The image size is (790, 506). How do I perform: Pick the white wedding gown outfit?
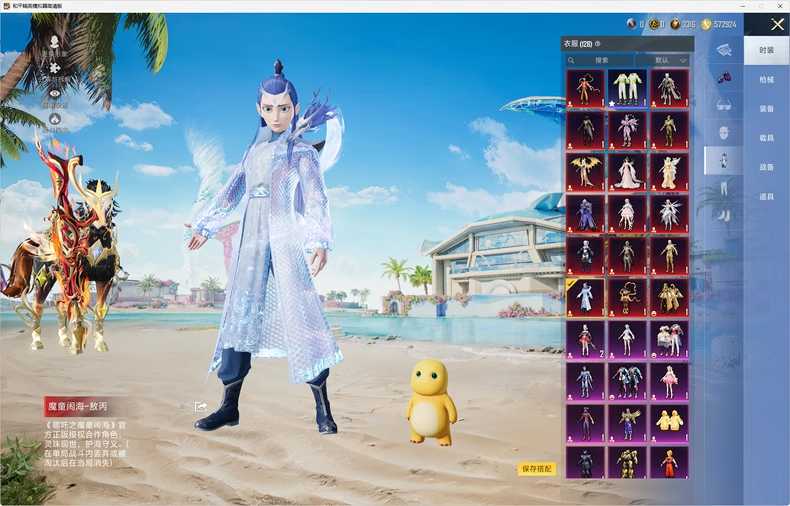[628, 171]
